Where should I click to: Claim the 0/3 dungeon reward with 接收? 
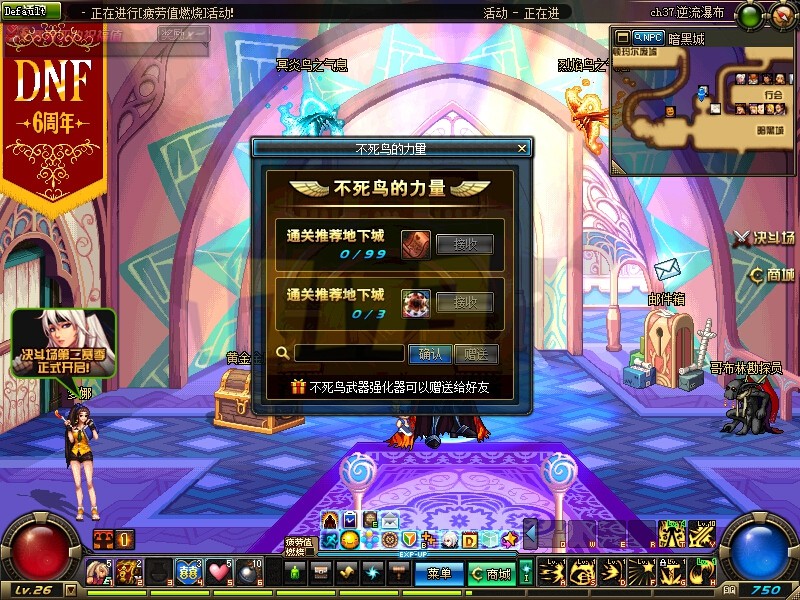coord(464,302)
